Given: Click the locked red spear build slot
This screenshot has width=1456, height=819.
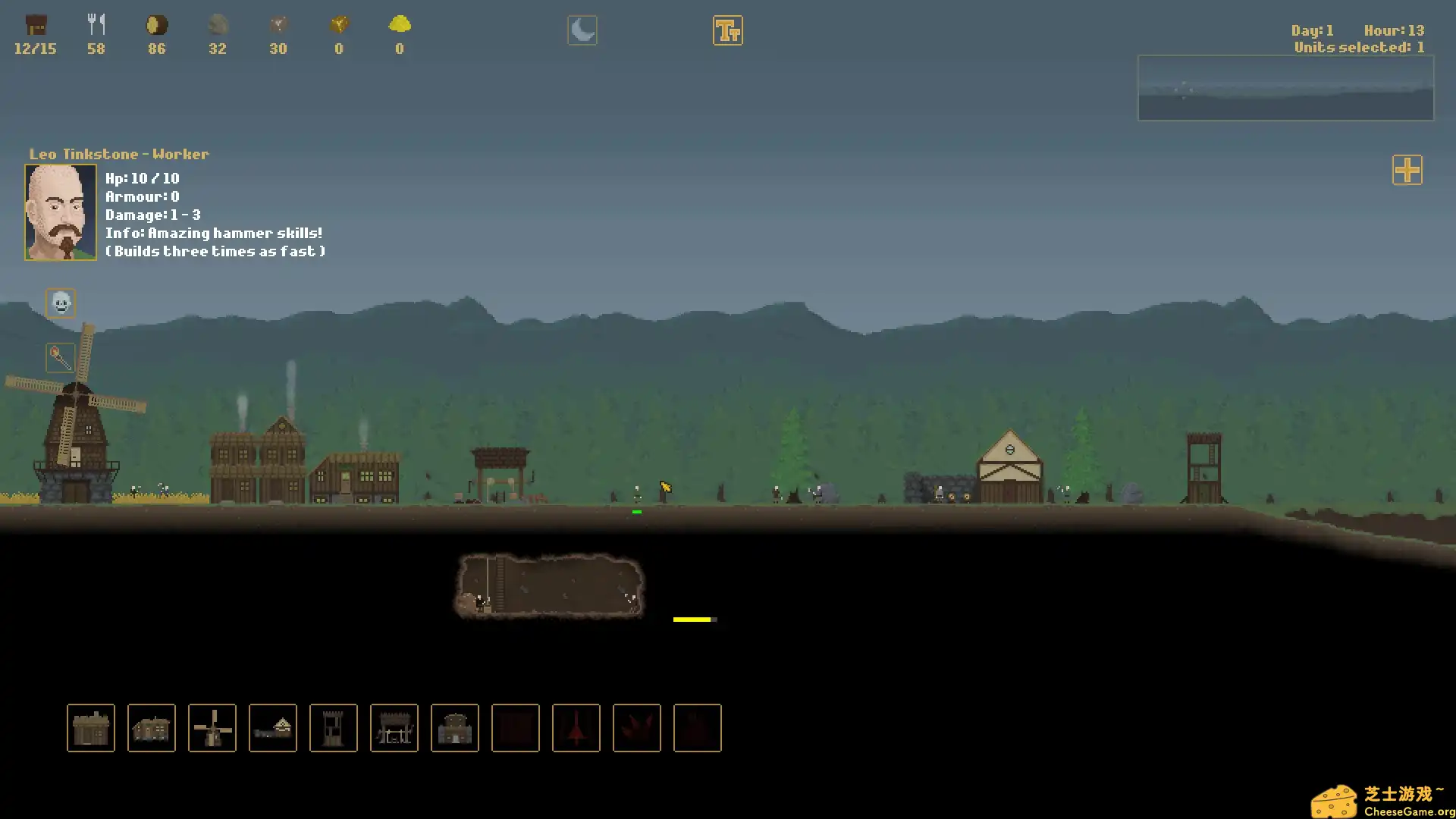Looking at the screenshot, I should click(576, 728).
